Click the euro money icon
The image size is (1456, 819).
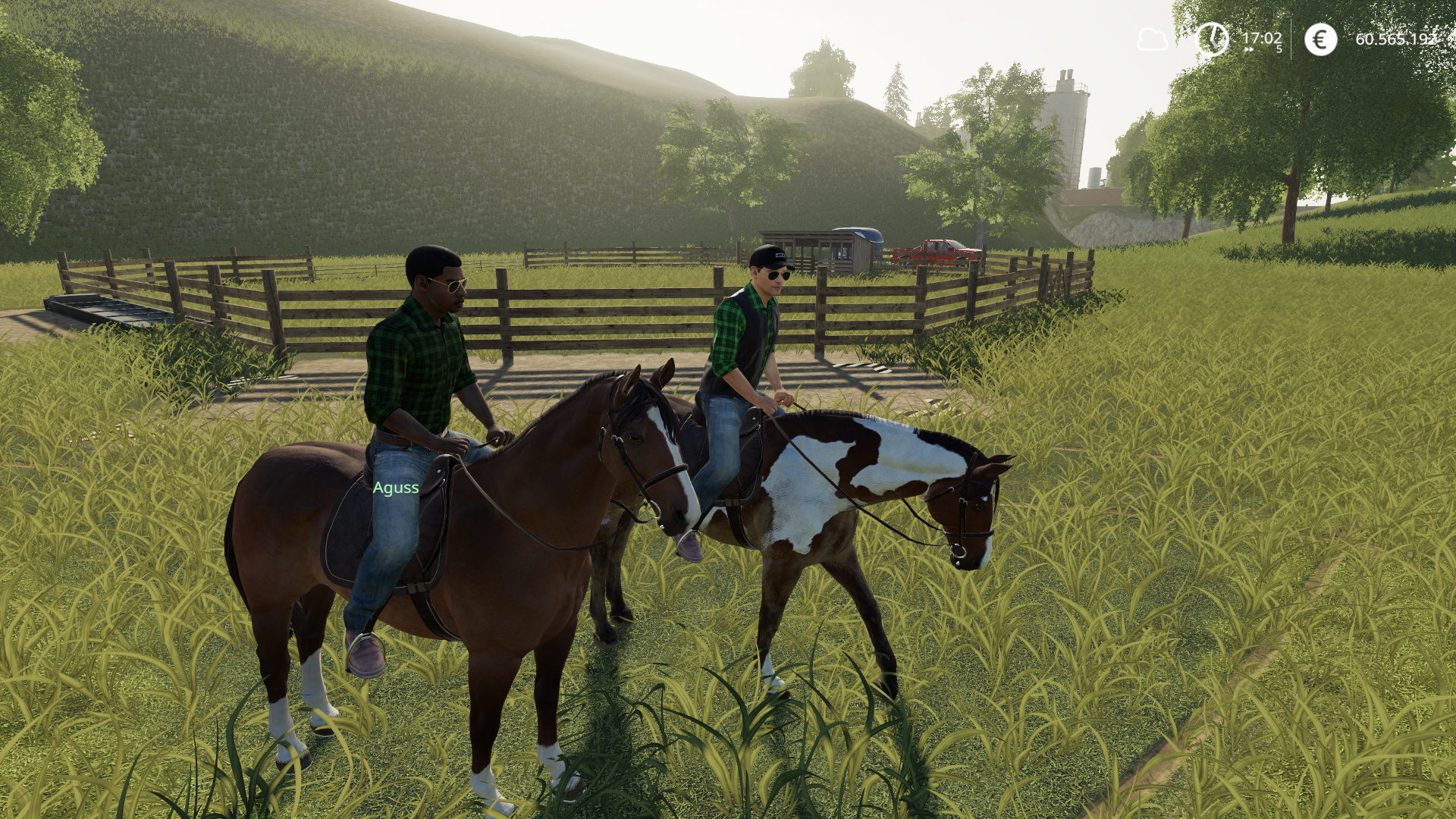[x=1320, y=39]
